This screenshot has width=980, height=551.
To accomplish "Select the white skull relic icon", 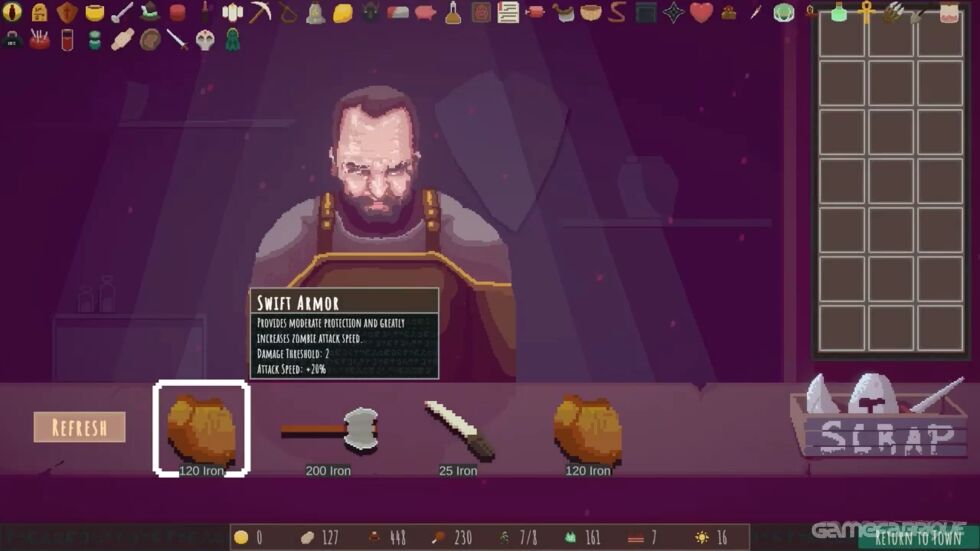I will pos(205,40).
